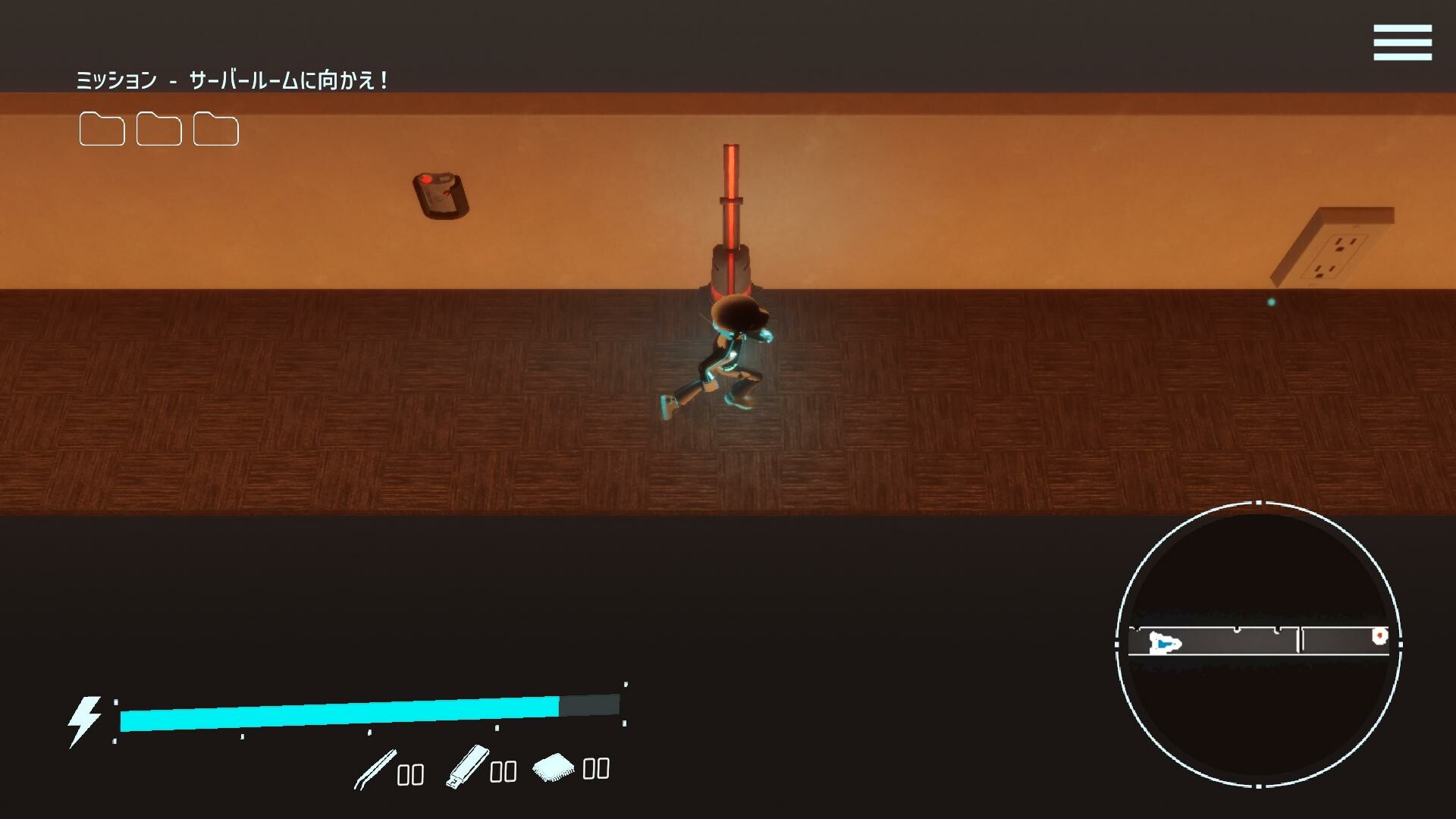Click the second folder slot icon
This screenshot has width=1456, height=819.
[x=158, y=130]
